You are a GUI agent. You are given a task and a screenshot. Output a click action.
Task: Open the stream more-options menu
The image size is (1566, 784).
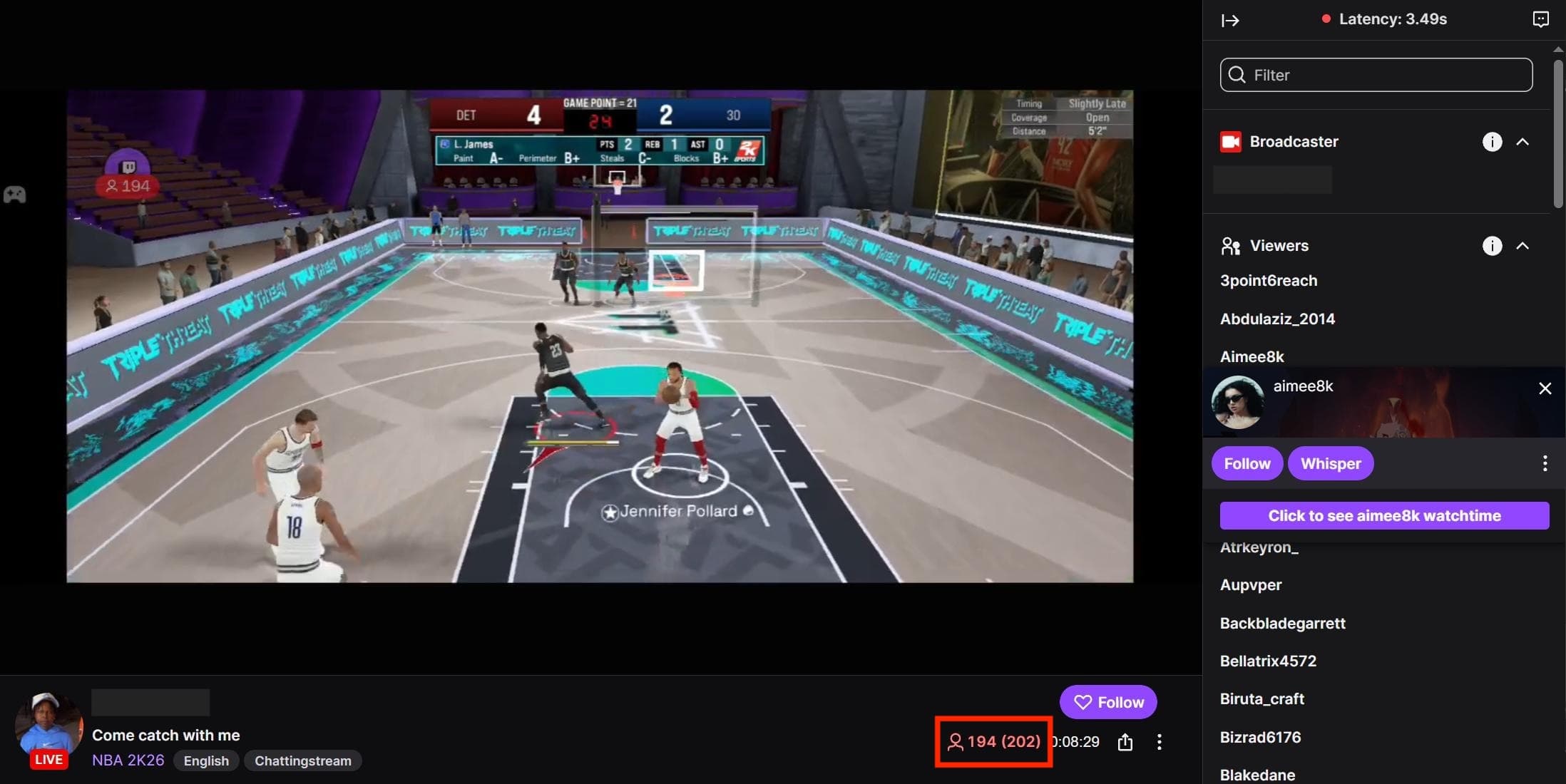coord(1159,742)
